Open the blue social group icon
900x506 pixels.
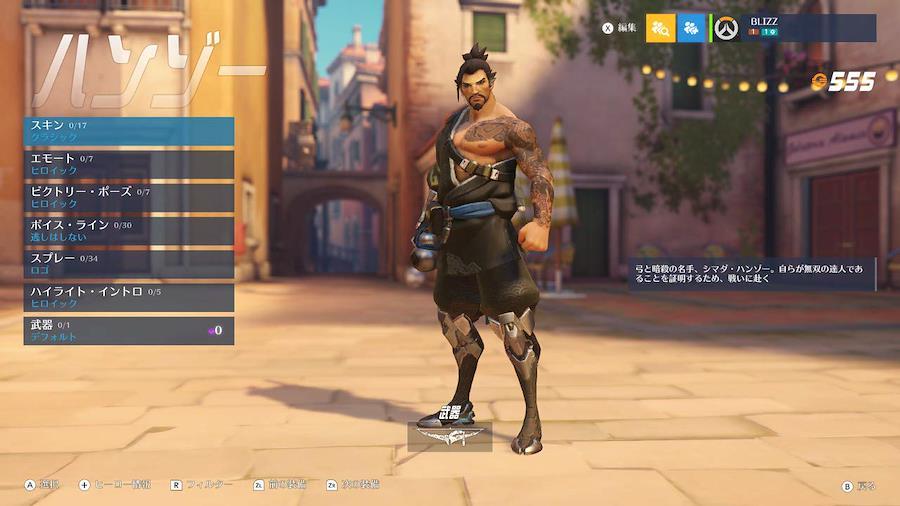tap(691, 28)
